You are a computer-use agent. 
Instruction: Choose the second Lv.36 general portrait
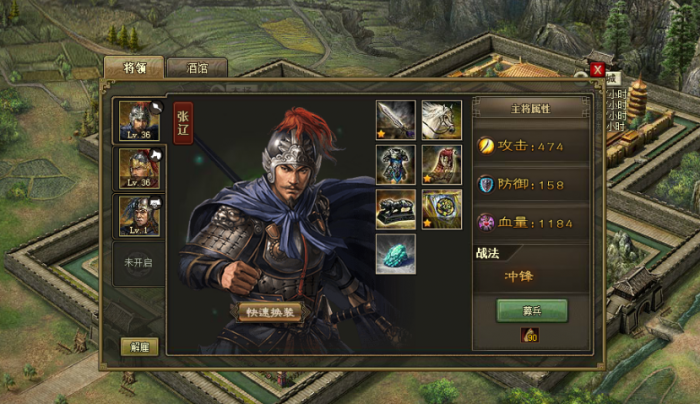[137, 168]
